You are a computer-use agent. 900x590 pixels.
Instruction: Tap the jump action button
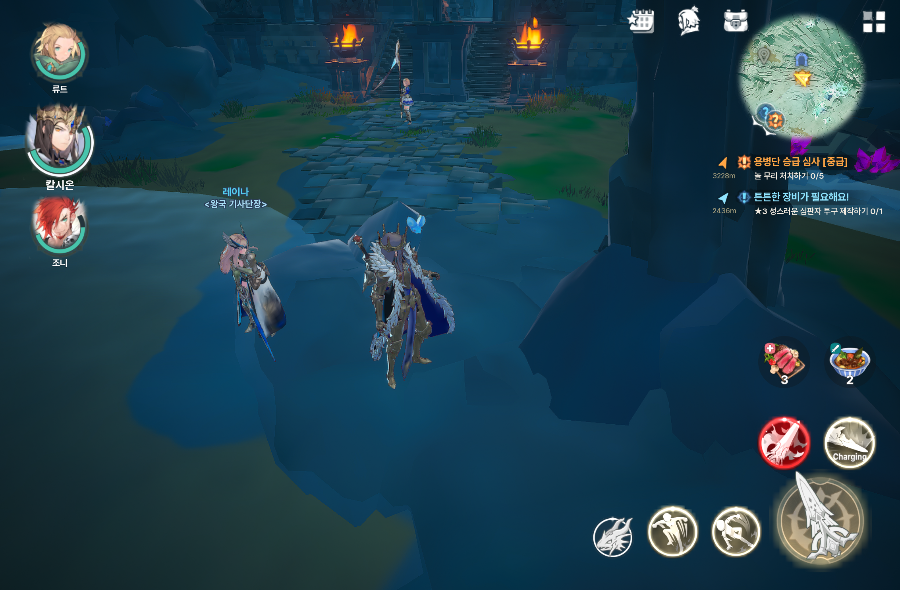[x=672, y=531]
